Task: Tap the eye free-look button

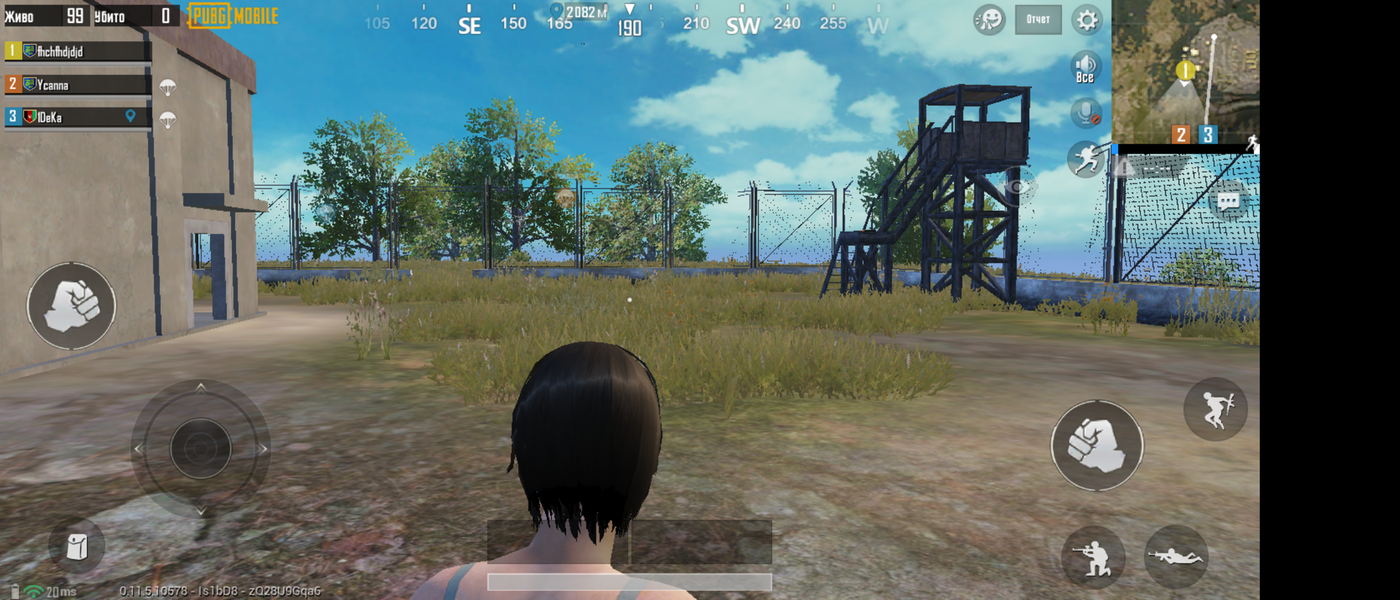Action: [x=1018, y=187]
